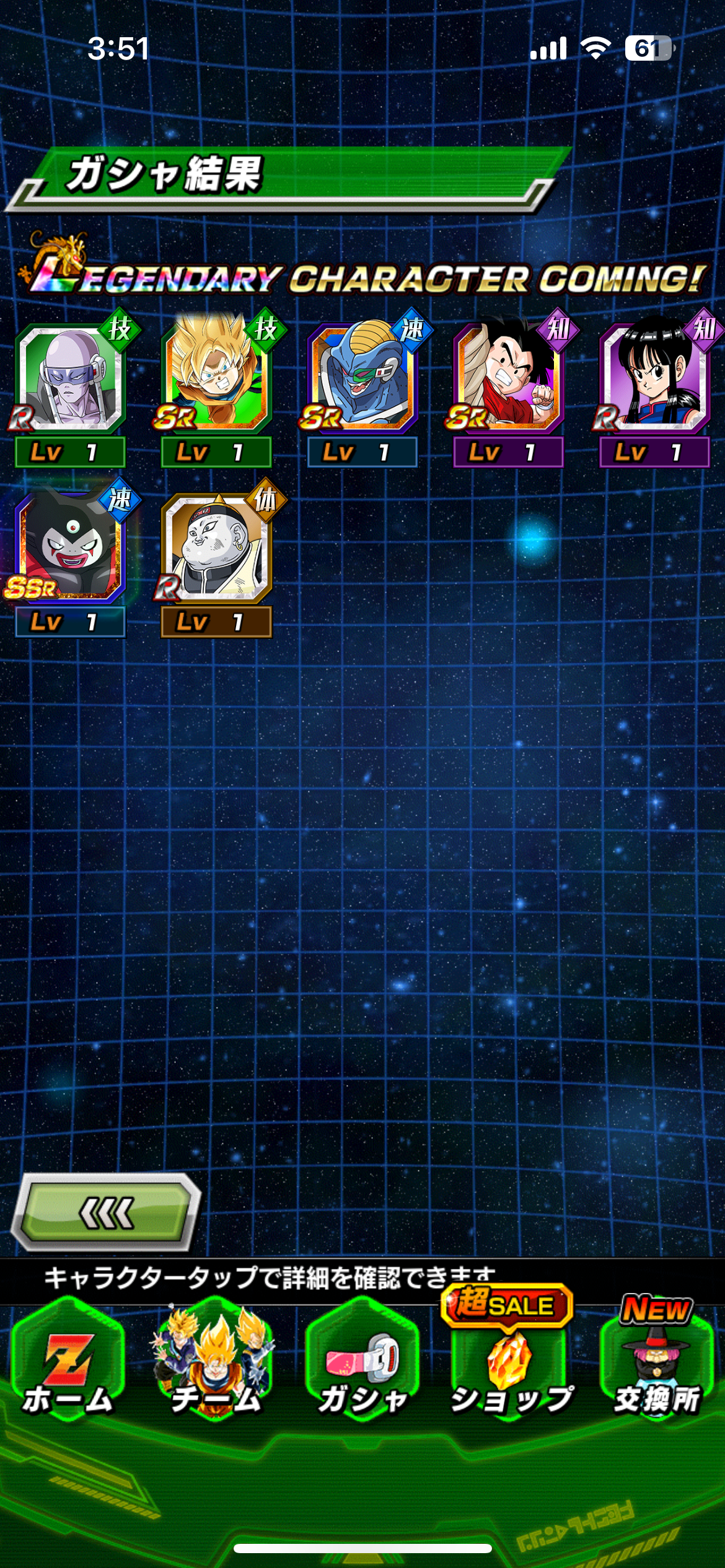Open the Home (ホーム) menu
725x1568 pixels.
pos(68,1370)
